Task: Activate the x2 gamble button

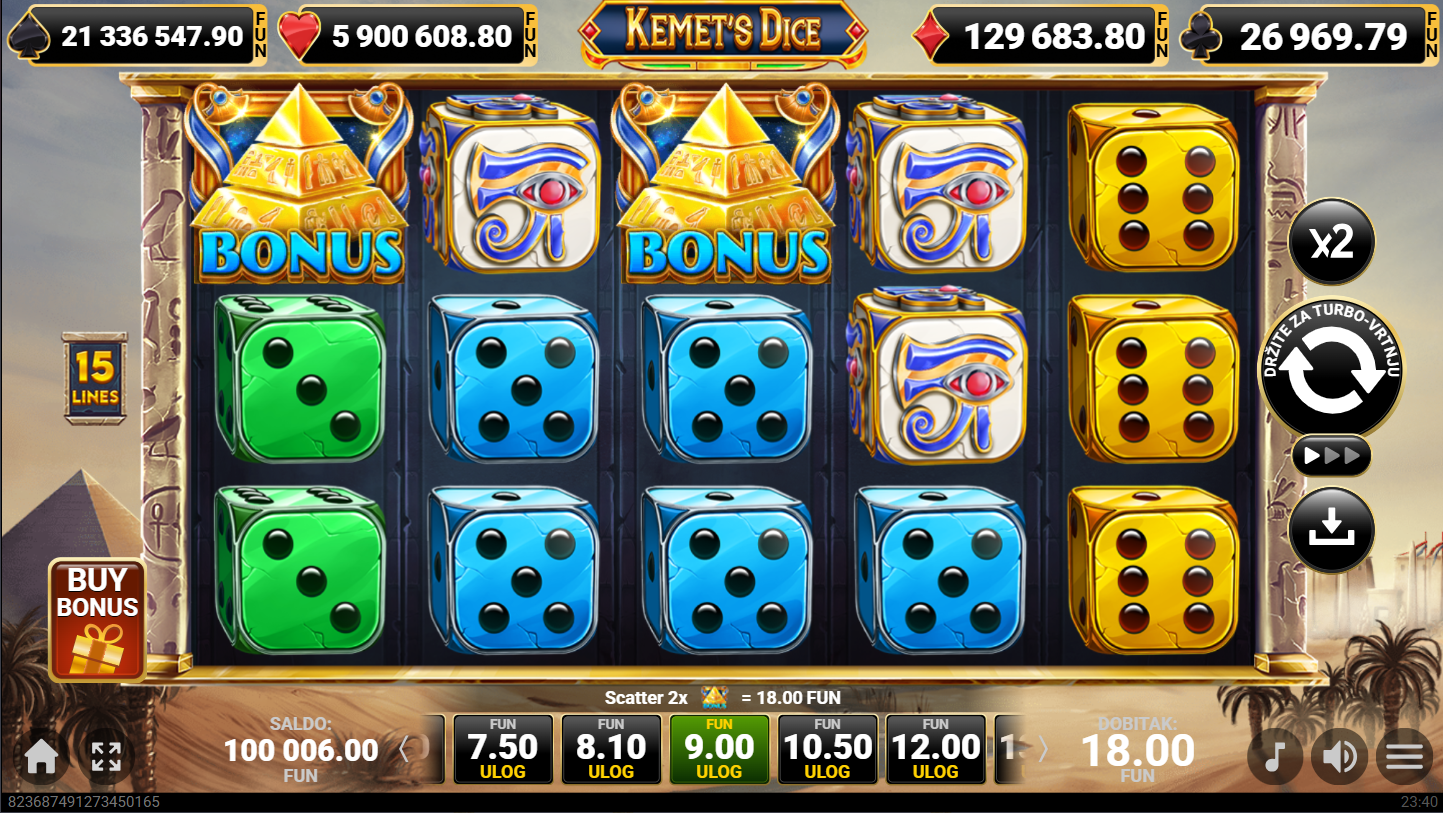Action: (x=1331, y=242)
